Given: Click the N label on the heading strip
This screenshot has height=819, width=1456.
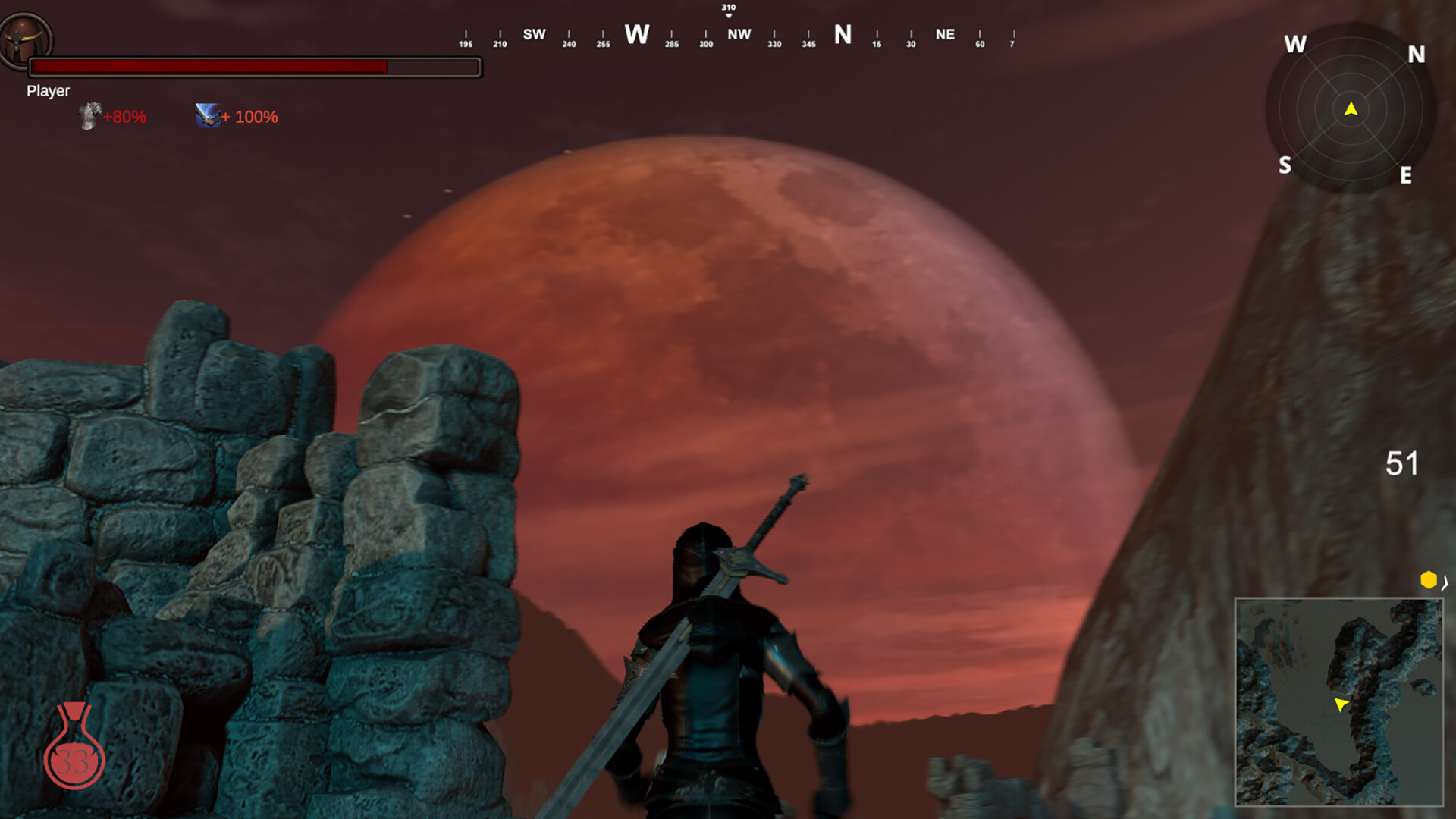Looking at the screenshot, I should [x=842, y=34].
